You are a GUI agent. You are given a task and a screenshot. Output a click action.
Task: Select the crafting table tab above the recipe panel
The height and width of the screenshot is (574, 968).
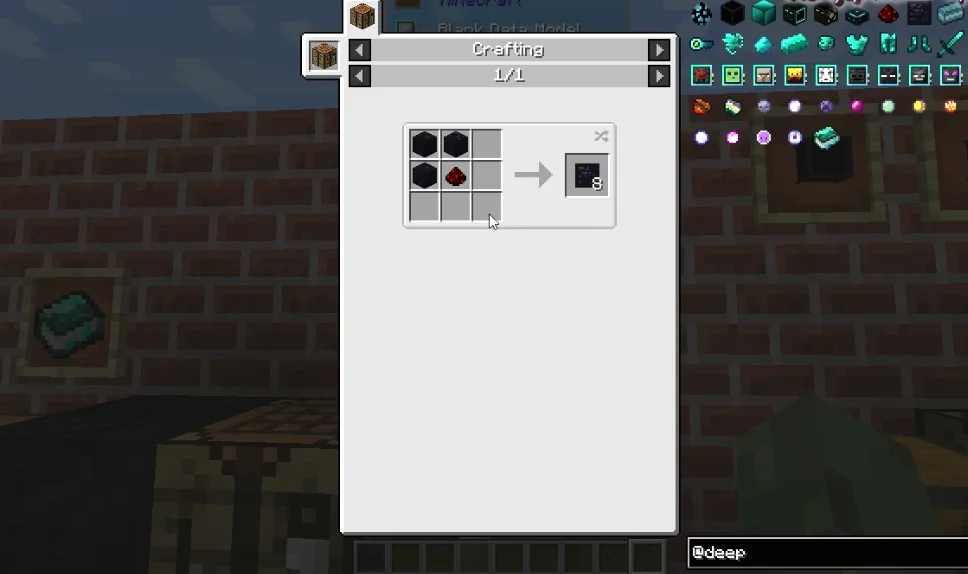[x=362, y=17]
